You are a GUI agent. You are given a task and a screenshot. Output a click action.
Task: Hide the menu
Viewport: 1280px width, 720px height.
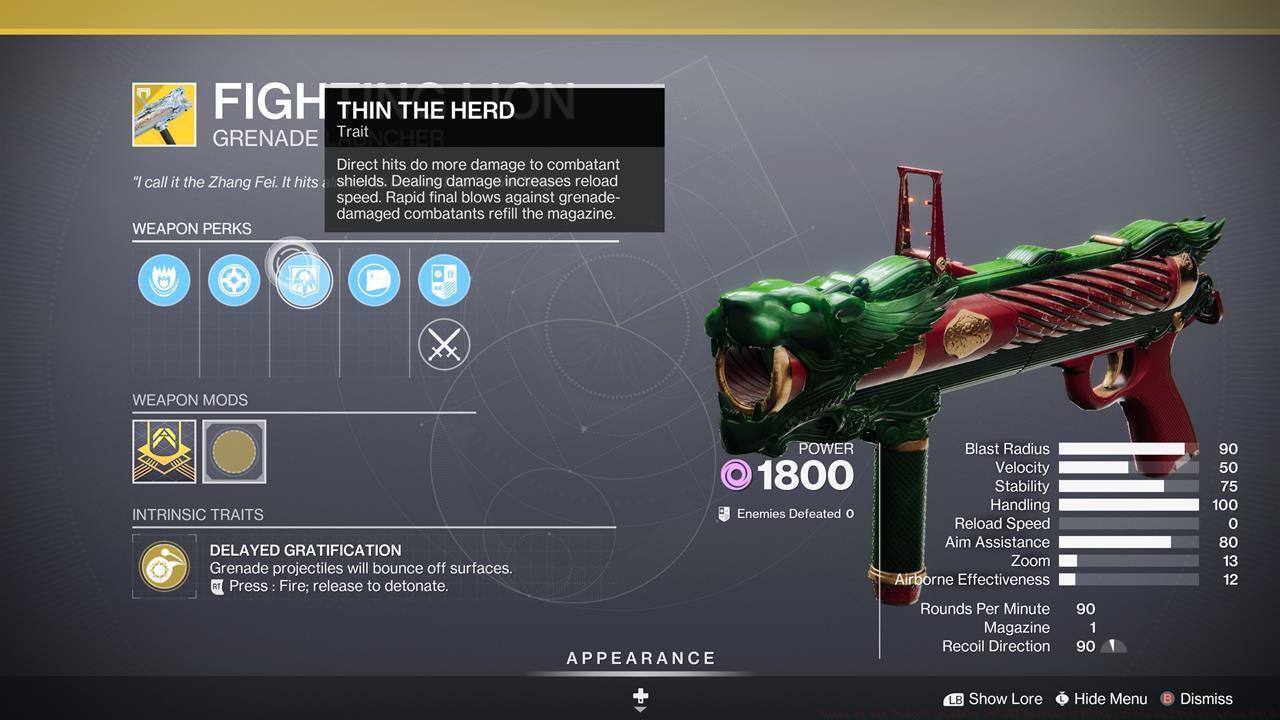[x=1100, y=699]
